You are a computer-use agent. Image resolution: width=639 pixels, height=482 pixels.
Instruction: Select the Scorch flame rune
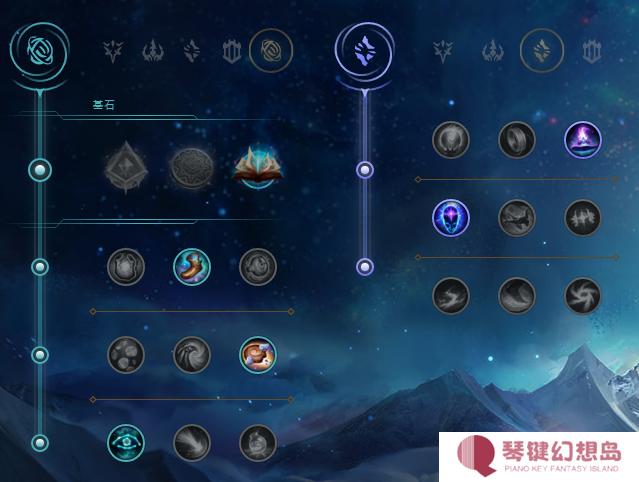(451, 295)
